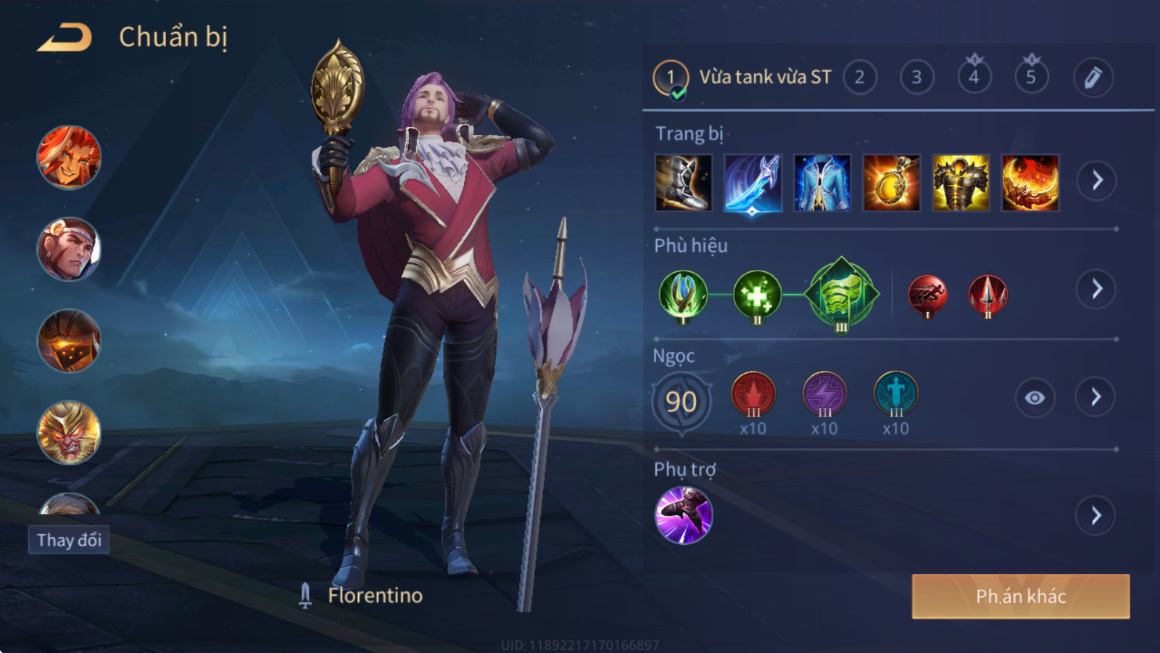The width and height of the screenshot is (1160, 653).
Task: Pick the golden monkey hero portrait
Action: point(69,433)
